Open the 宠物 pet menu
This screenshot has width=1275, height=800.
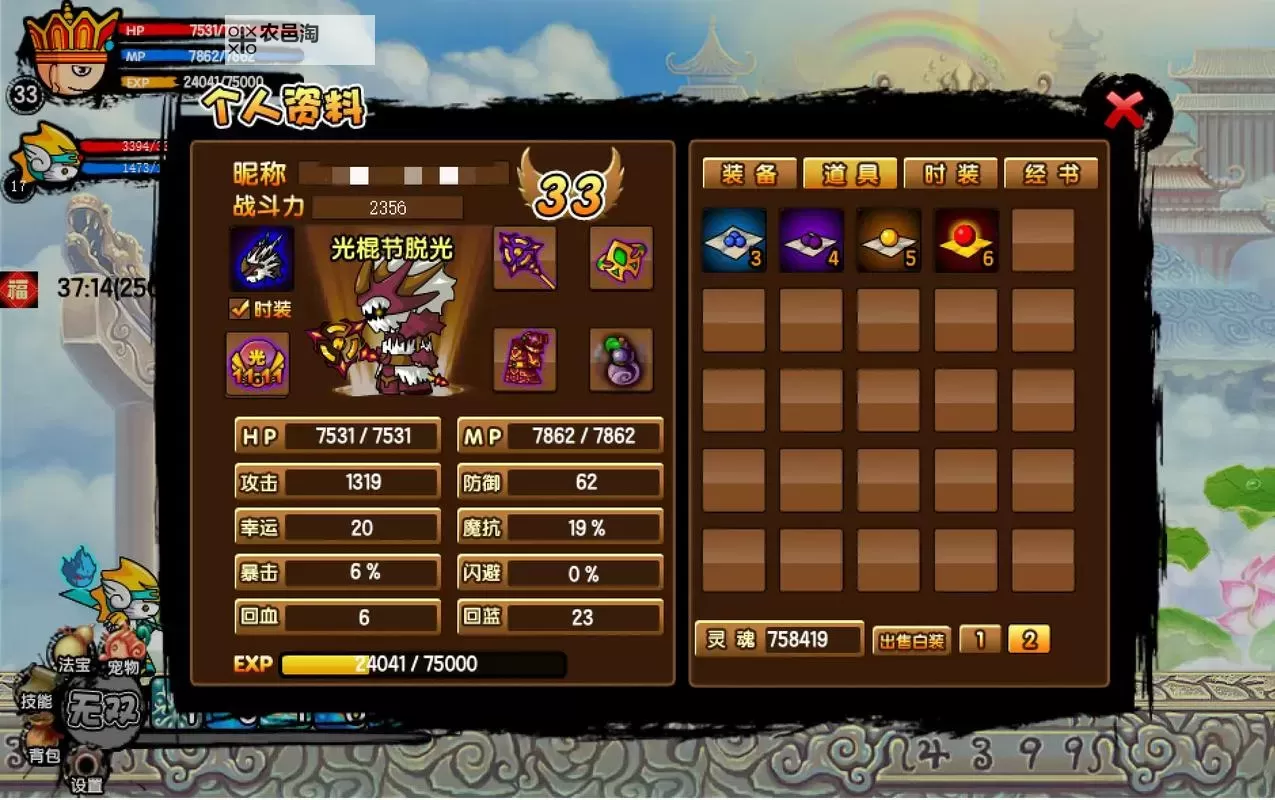tap(122, 666)
